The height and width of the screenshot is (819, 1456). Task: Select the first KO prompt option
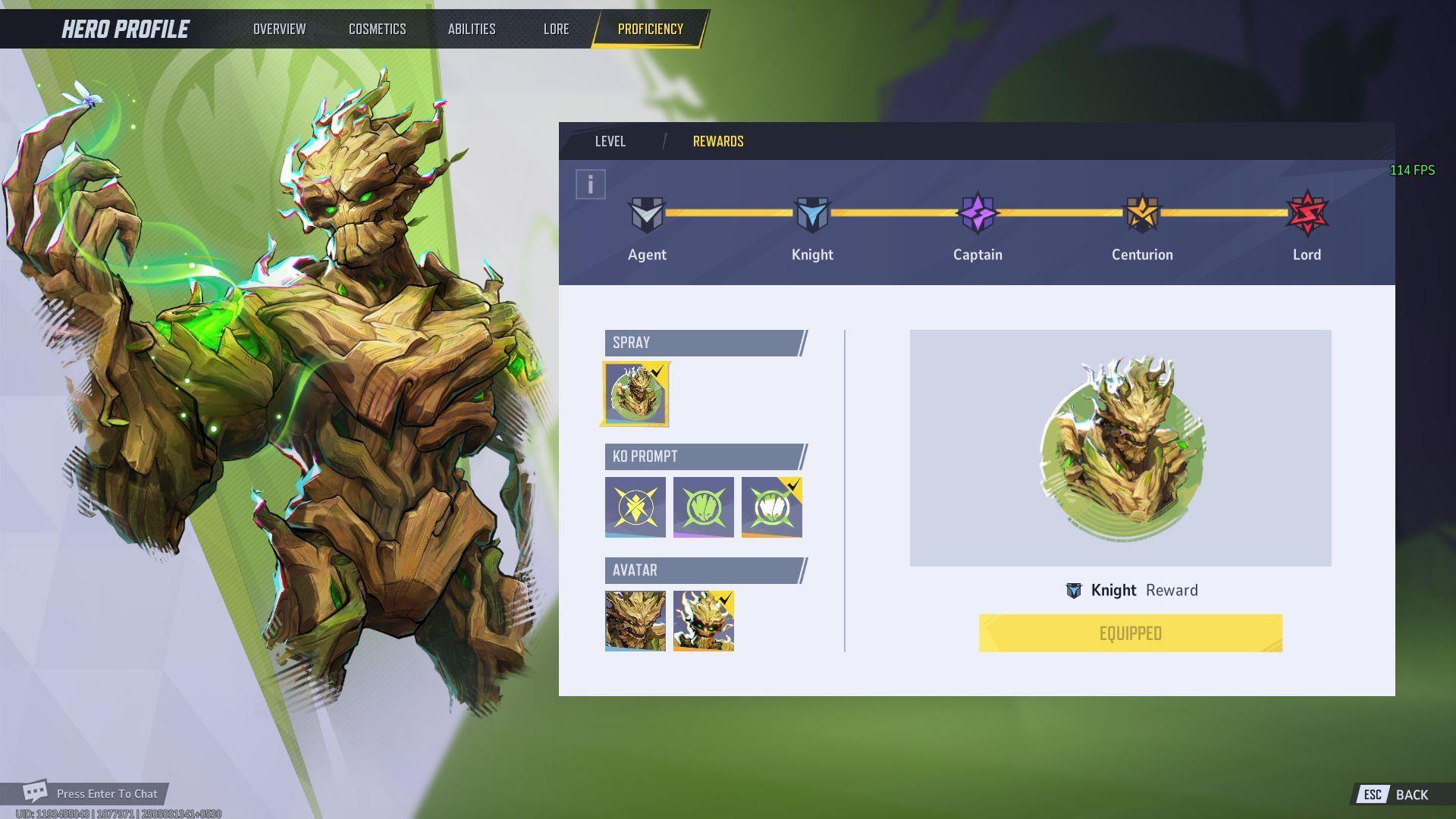635,507
